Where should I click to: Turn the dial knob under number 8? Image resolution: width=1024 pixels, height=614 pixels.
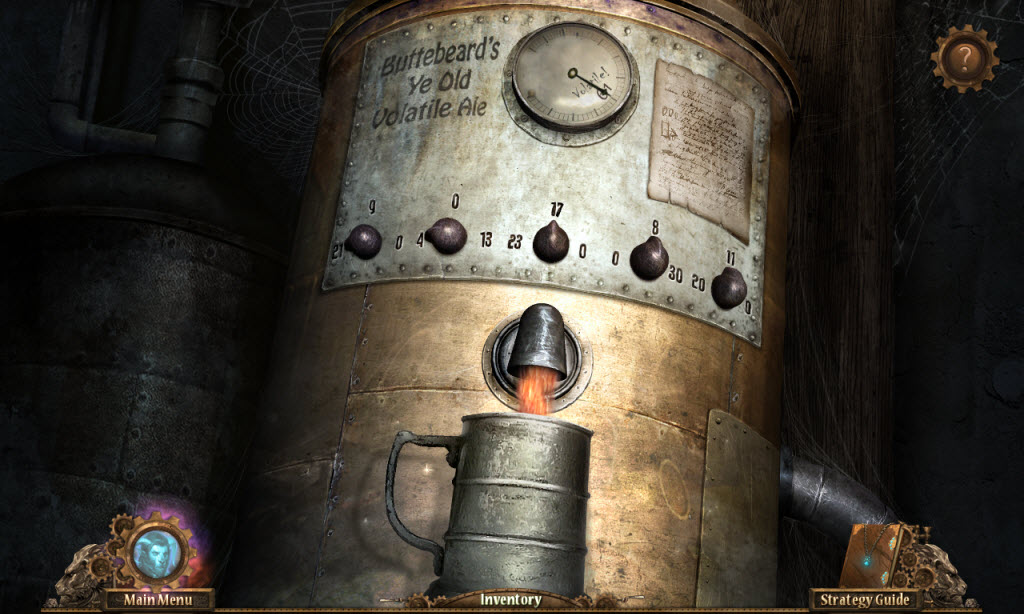click(649, 258)
